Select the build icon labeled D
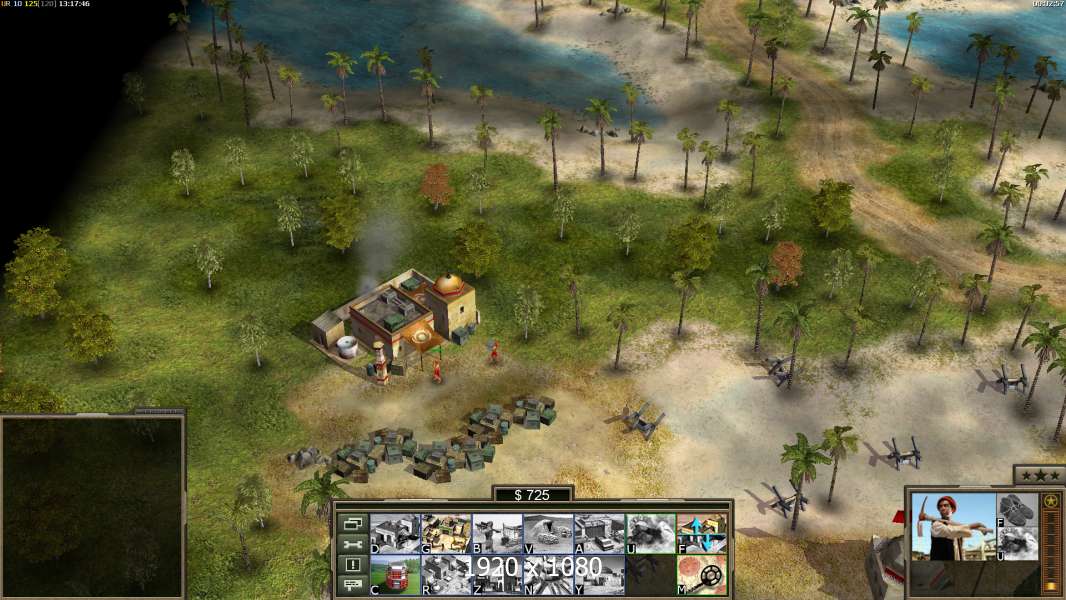The image size is (1066, 600). [395, 534]
